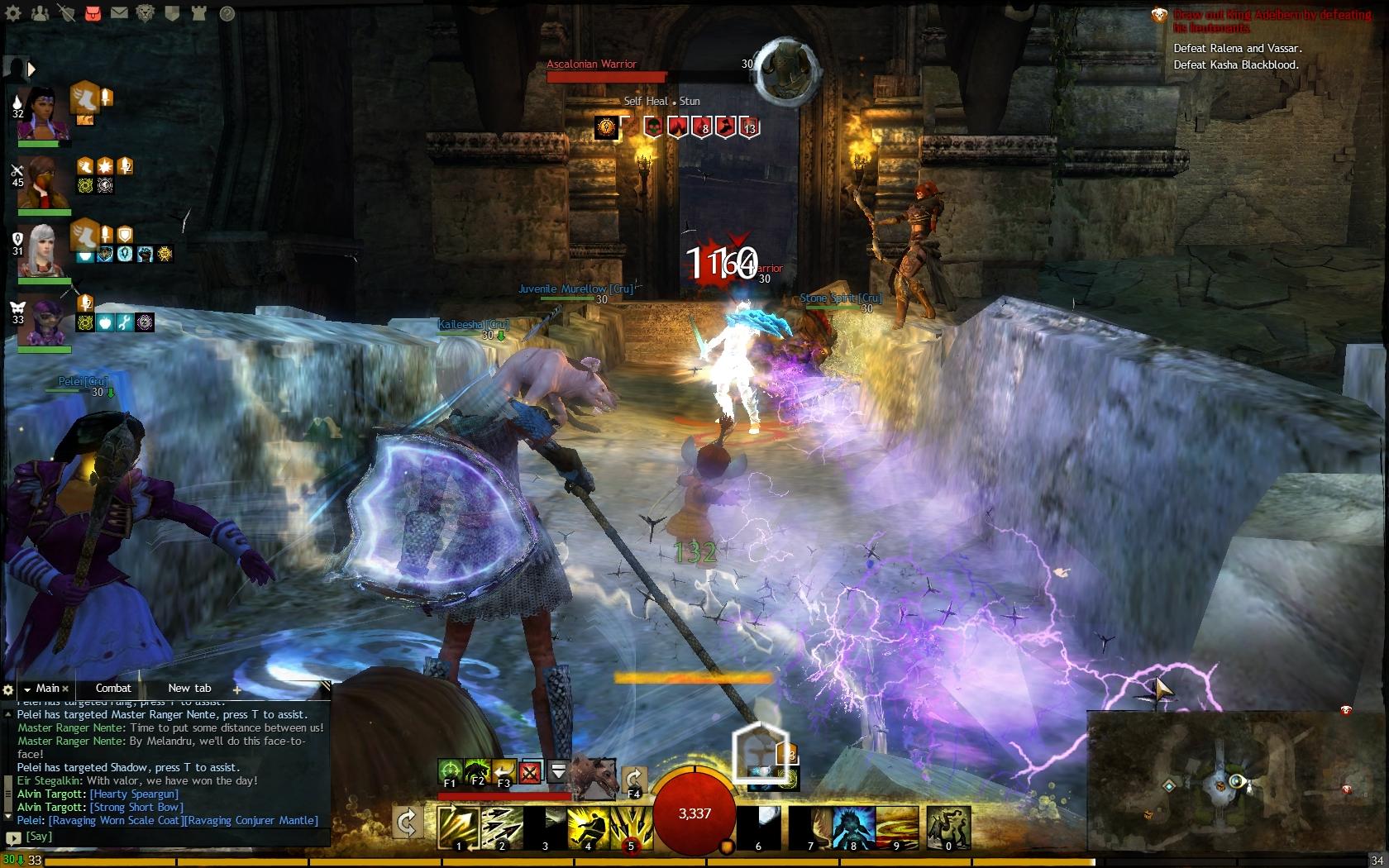The height and width of the screenshot is (868, 1389).
Task: Use the arrow barrage skill 5
Action: pos(631,827)
